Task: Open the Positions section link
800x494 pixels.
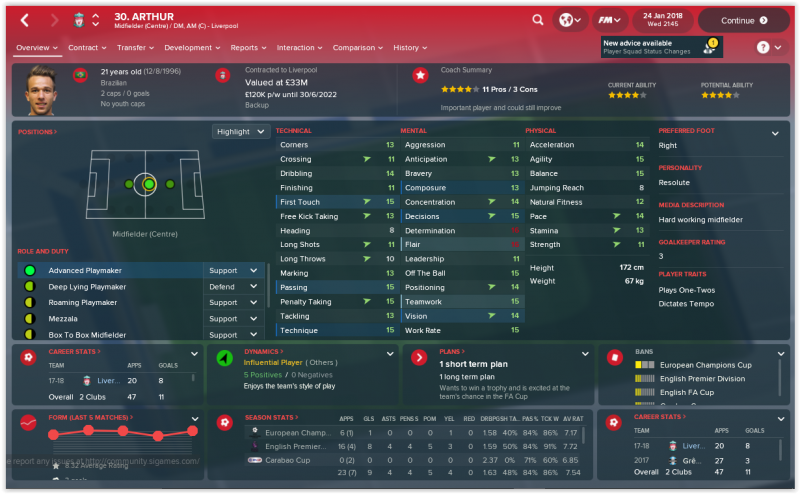Action: point(37,131)
